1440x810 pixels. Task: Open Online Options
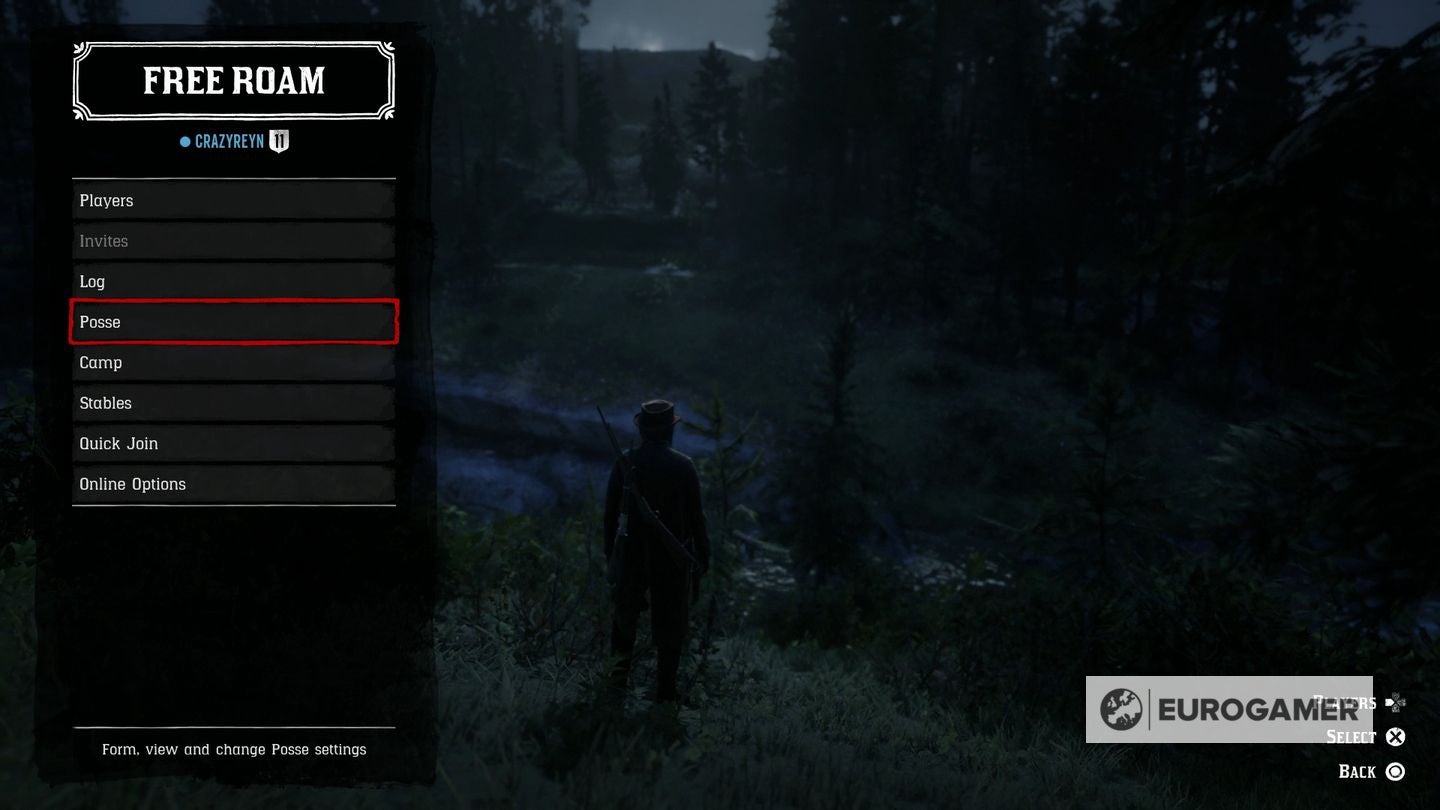pyautogui.click(x=233, y=483)
